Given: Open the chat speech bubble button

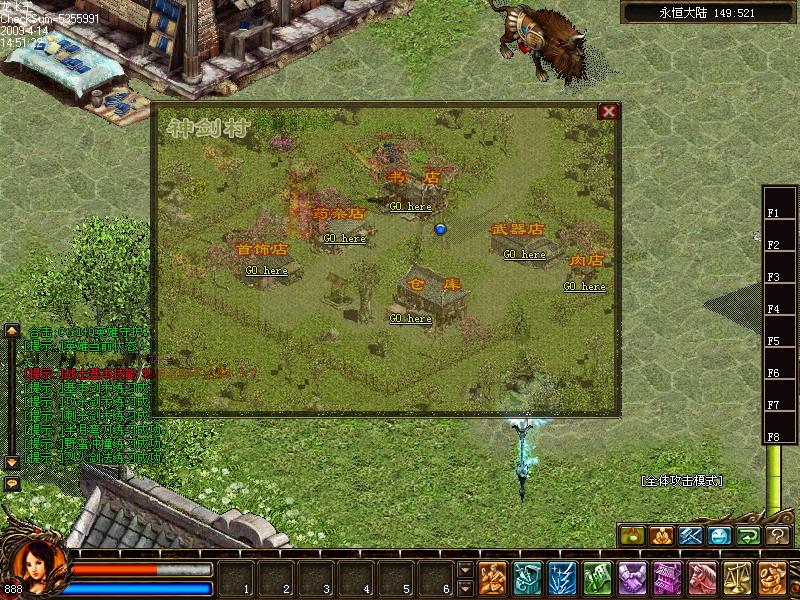Looking at the screenshot, I should (12, 483).
